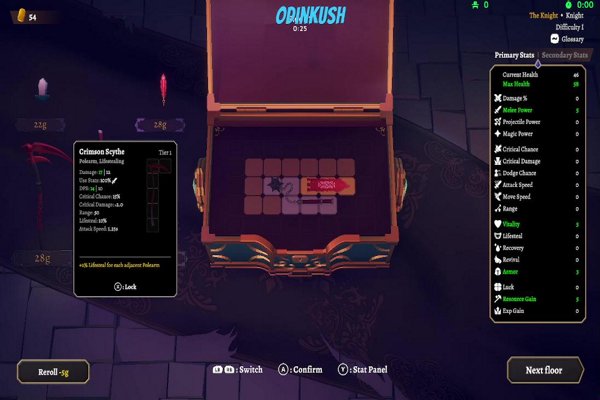Reroll the shop for 5 gold
Viewport: 600px width, 400px height.
[x=52, y=371]
